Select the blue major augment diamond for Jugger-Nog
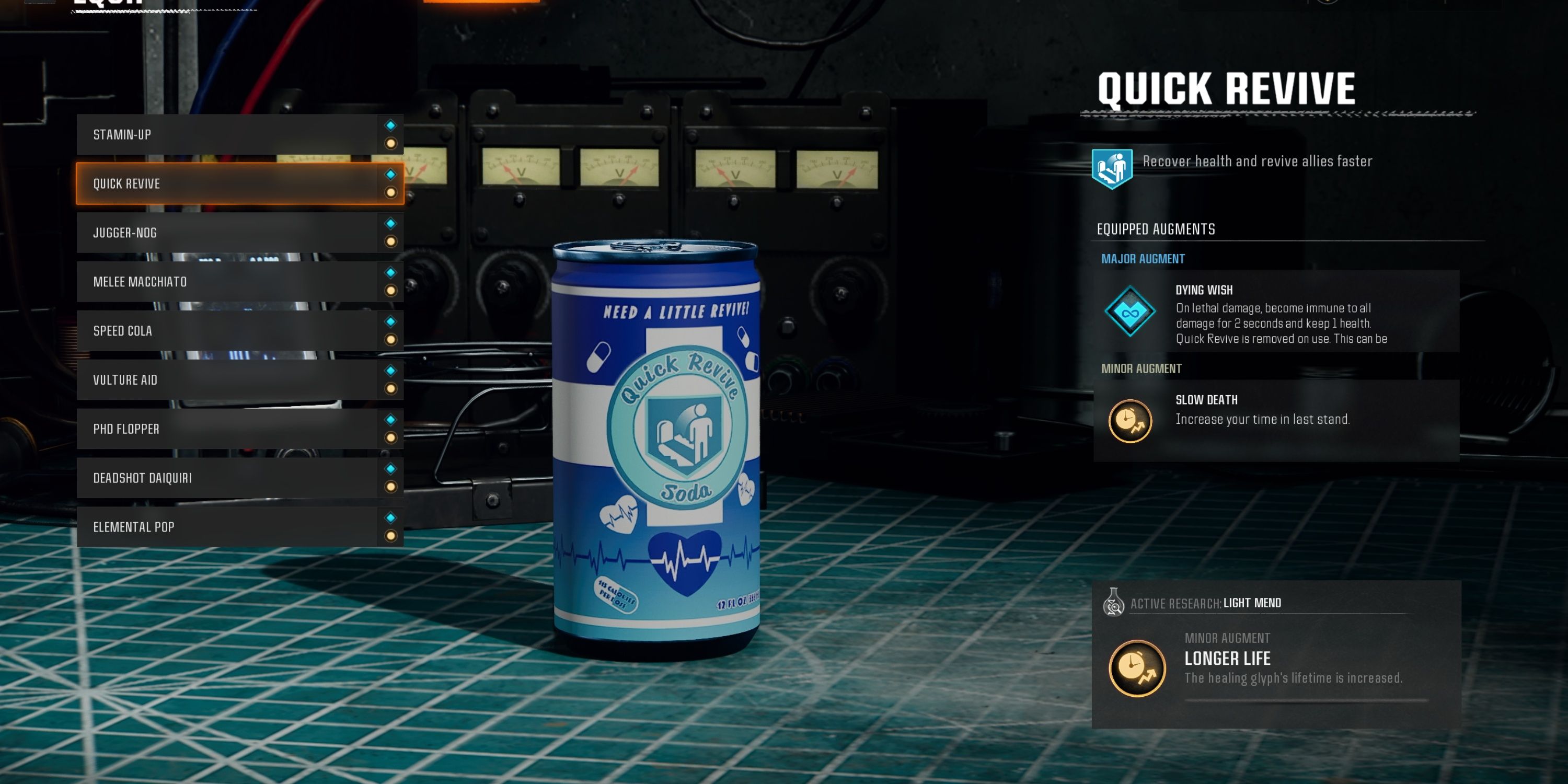 click(391, 225)
